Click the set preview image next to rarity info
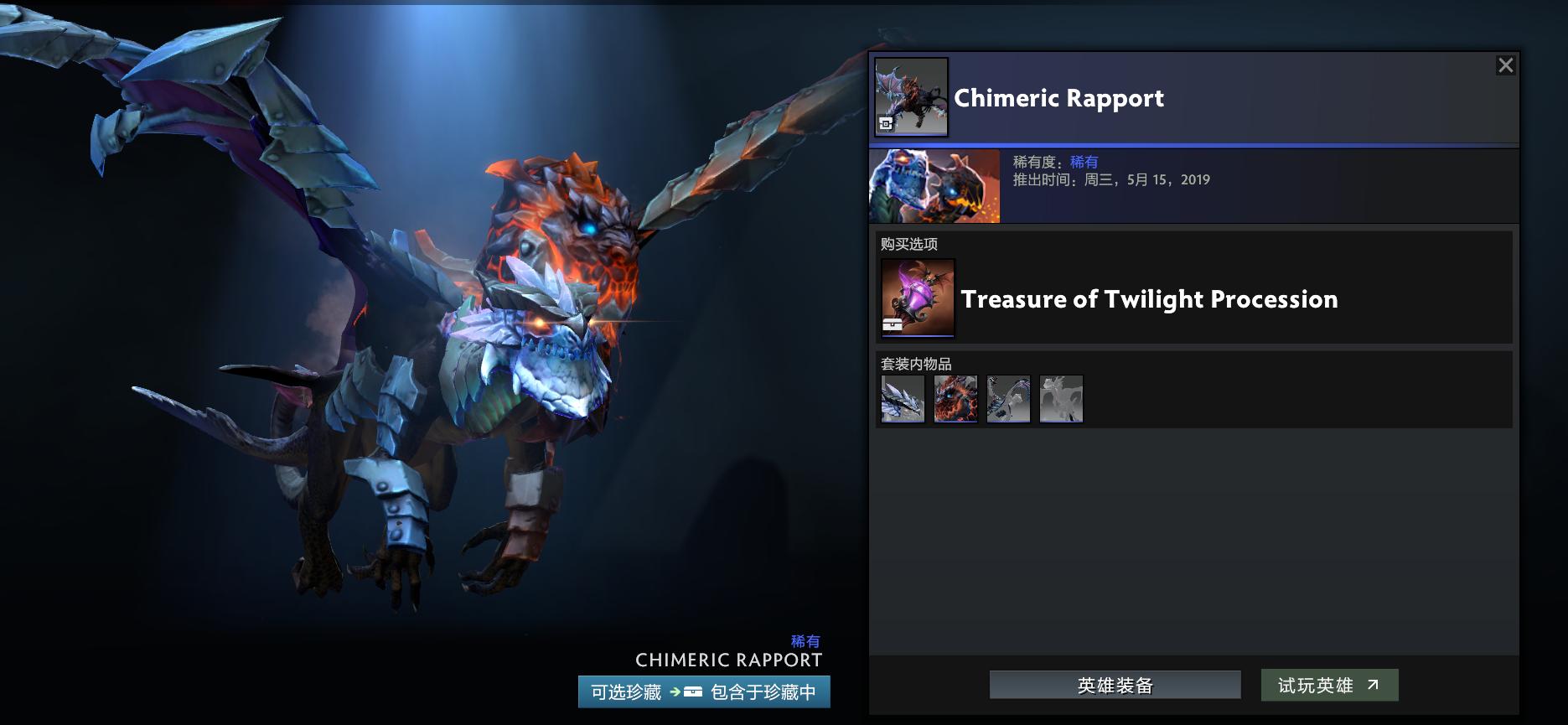This screenshot has height=725, width=1568. (933, 185)
